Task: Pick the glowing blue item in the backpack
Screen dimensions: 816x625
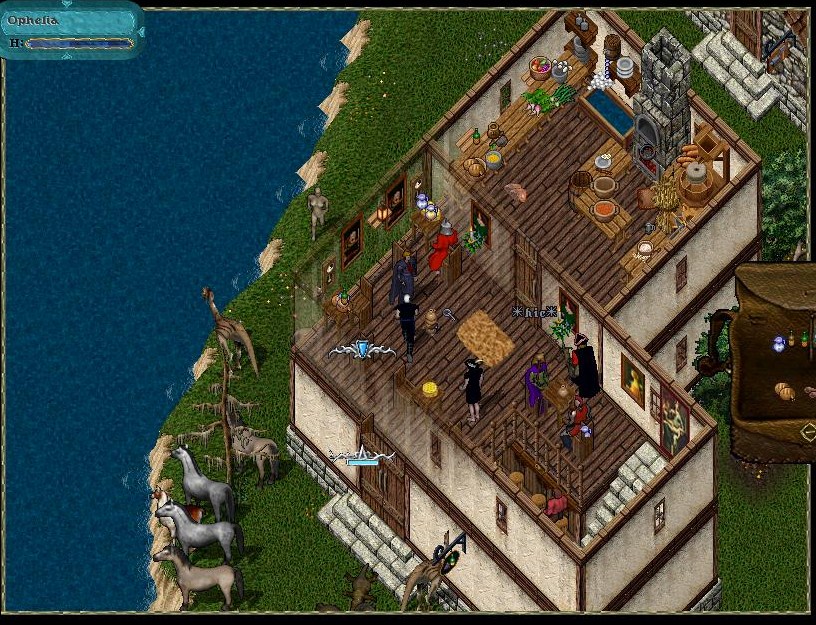Action: (x=779, y=343)
